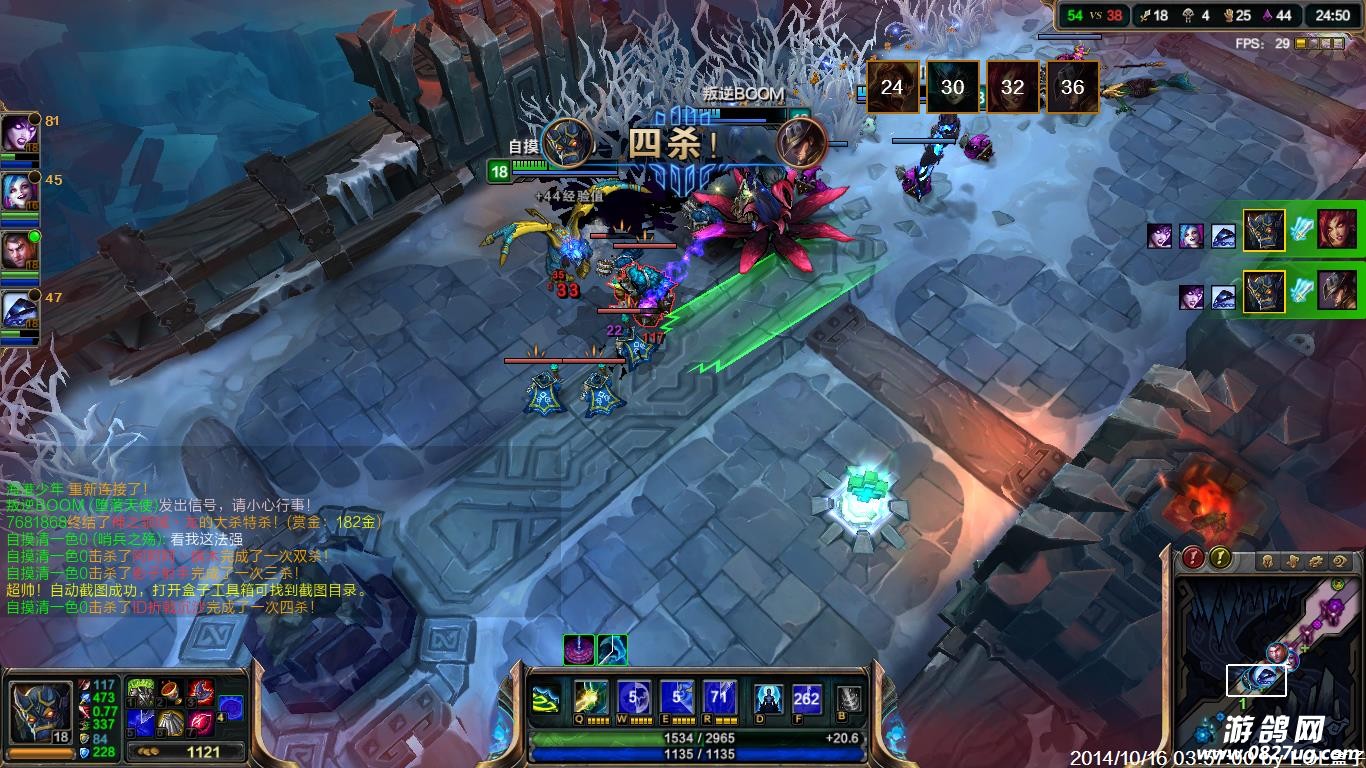Cast the D summoner spell with meditating figure
Viewport: 1366px width, 768px height.
[768, 699]
